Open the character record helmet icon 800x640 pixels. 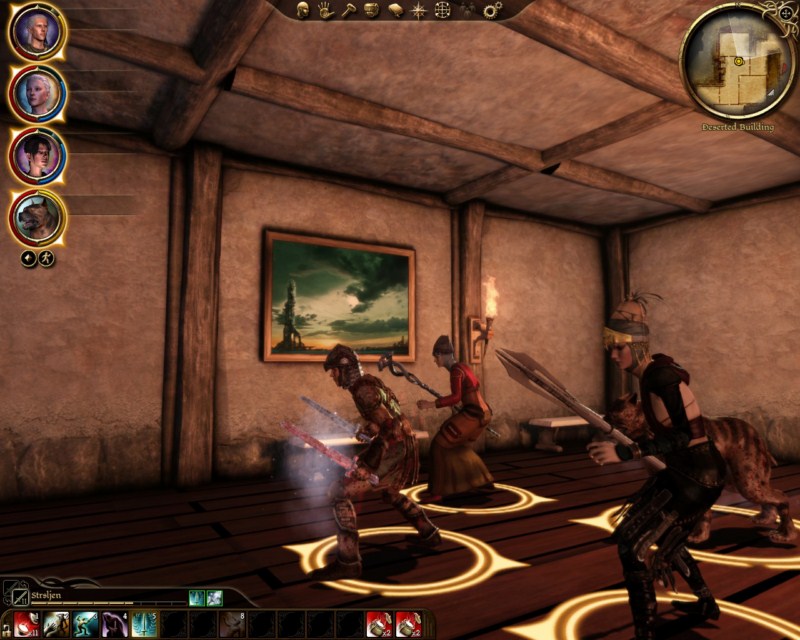303,10
